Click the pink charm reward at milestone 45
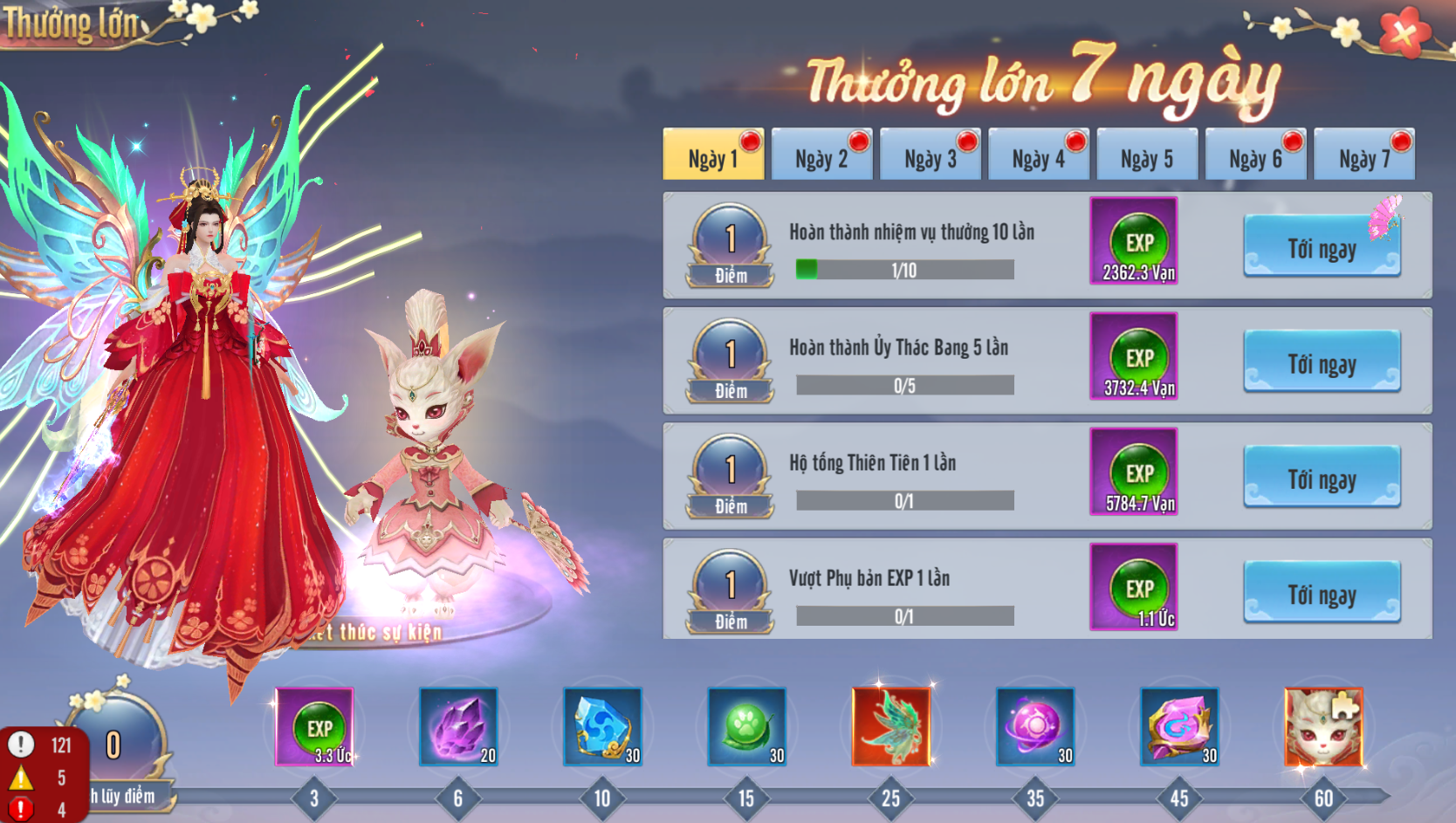 click(1180, 726)
